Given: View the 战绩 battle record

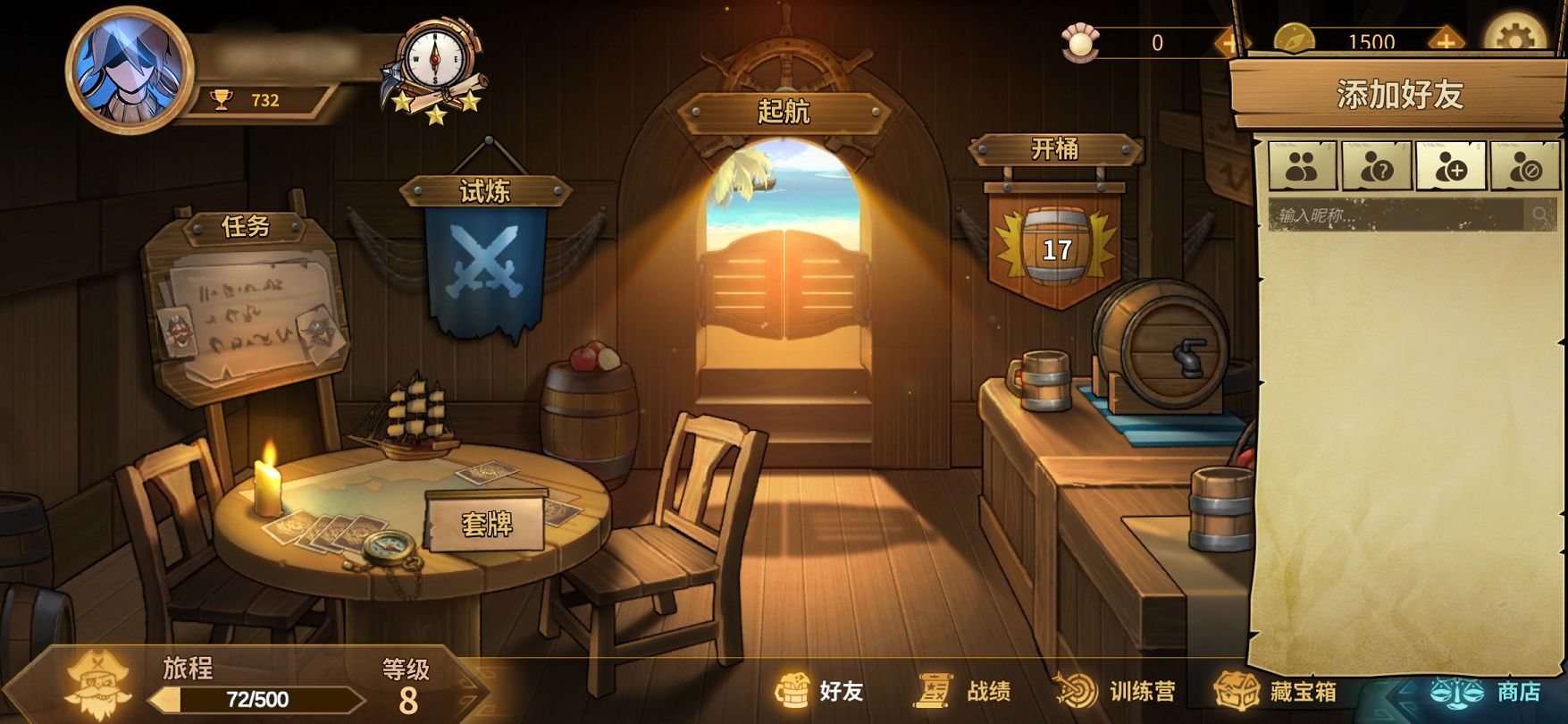Looking at the screenshot, I should [x=965, y=691].
